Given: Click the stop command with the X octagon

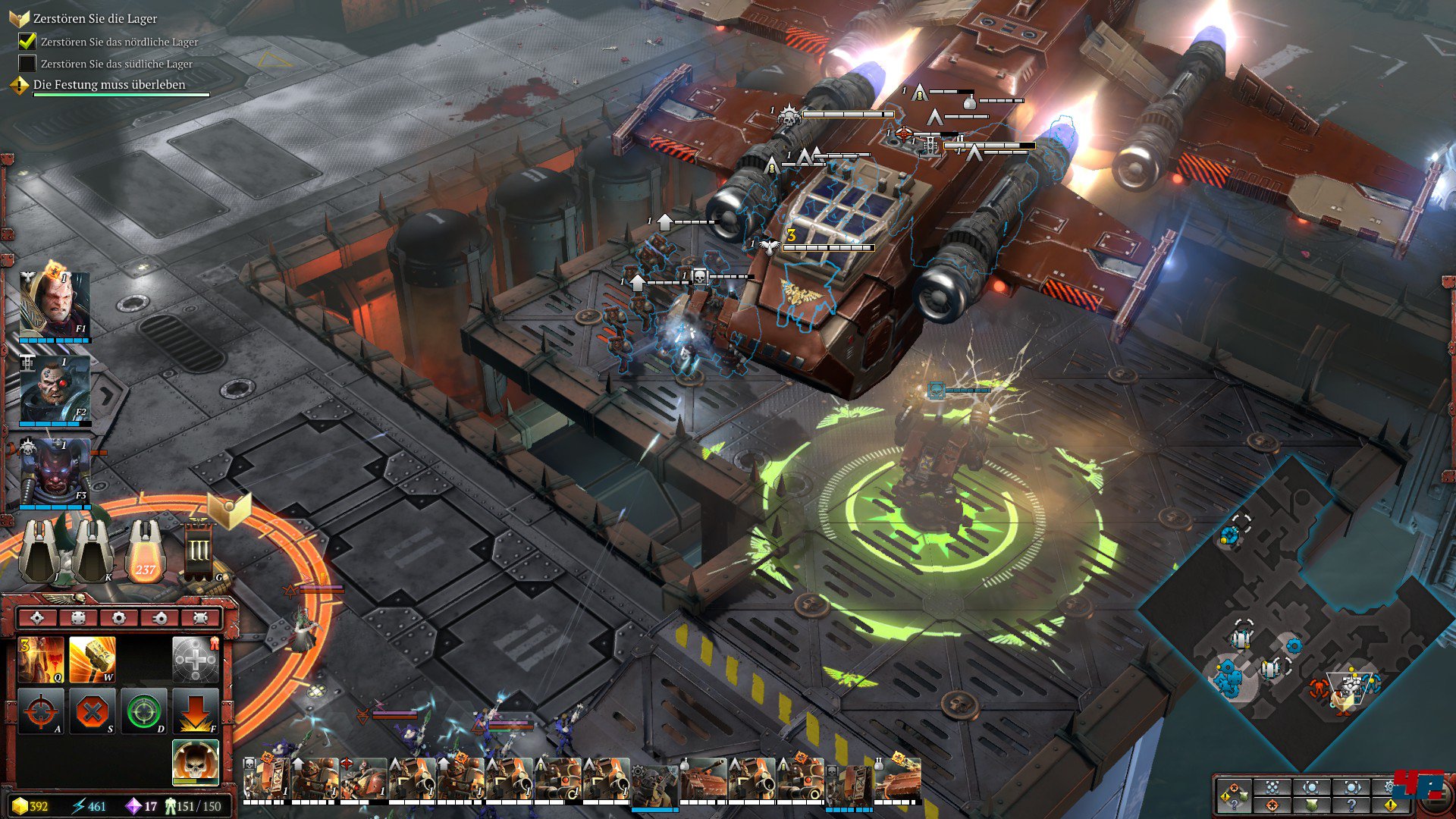Looking at the screenshot, I should click(x=93, y=711).
